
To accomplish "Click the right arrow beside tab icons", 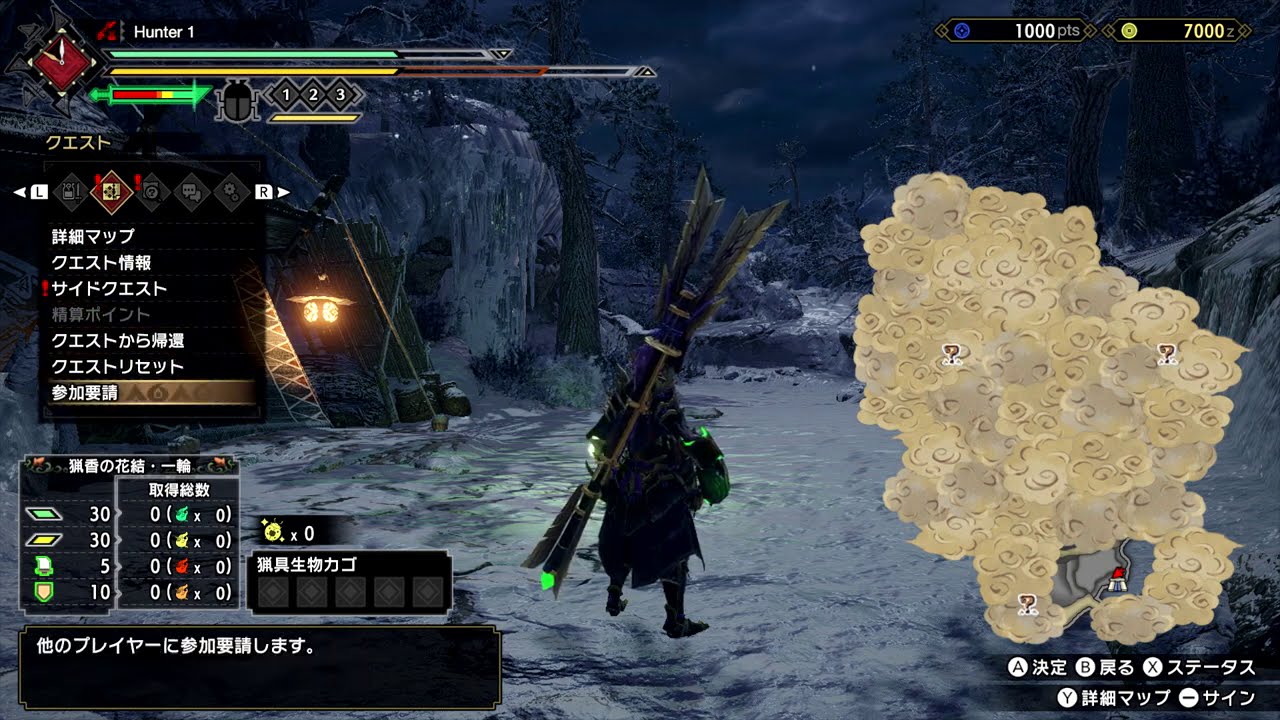I will click(x=283, y=191).
